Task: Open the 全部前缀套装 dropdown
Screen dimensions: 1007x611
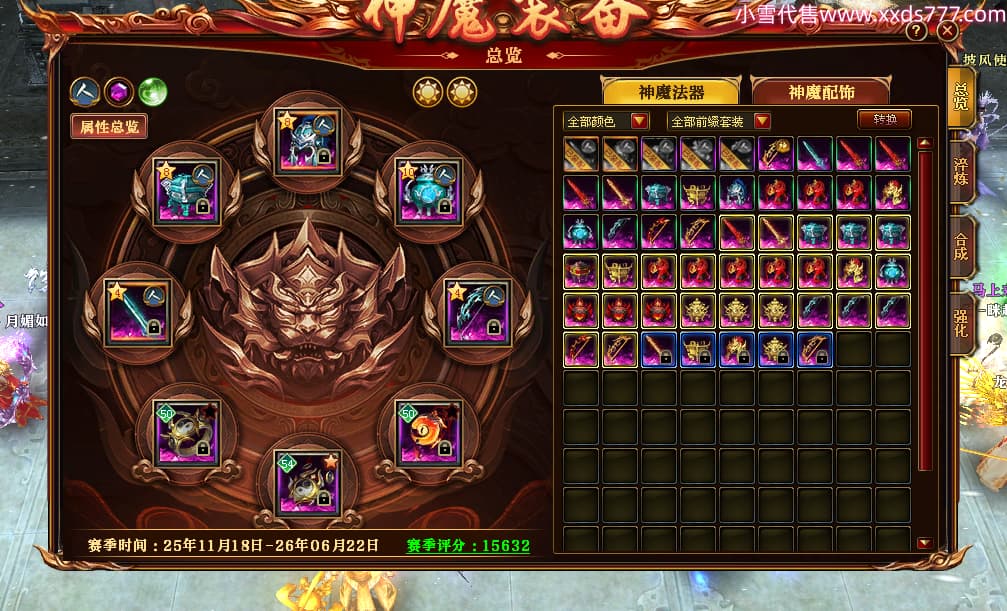Action: pos(720,121)
